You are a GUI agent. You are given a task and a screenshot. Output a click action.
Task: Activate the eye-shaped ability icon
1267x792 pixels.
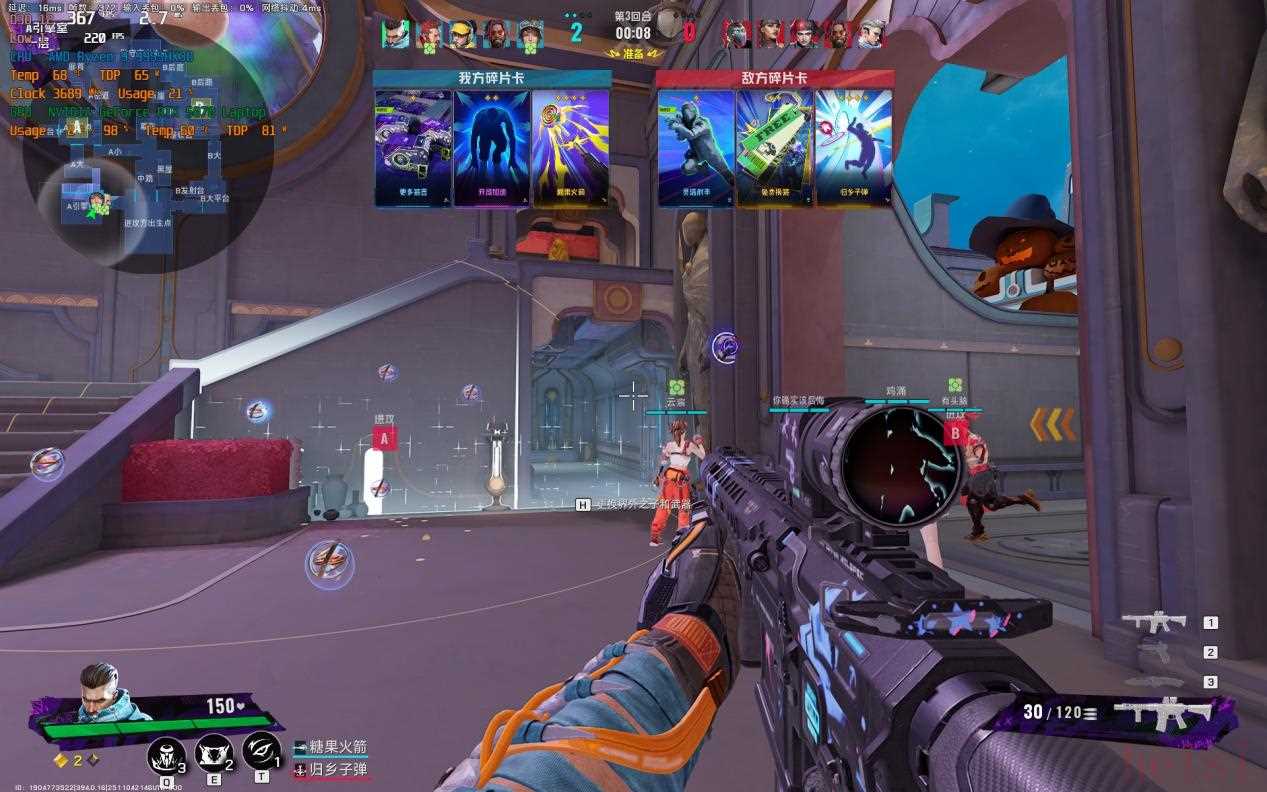coord(260,750)
